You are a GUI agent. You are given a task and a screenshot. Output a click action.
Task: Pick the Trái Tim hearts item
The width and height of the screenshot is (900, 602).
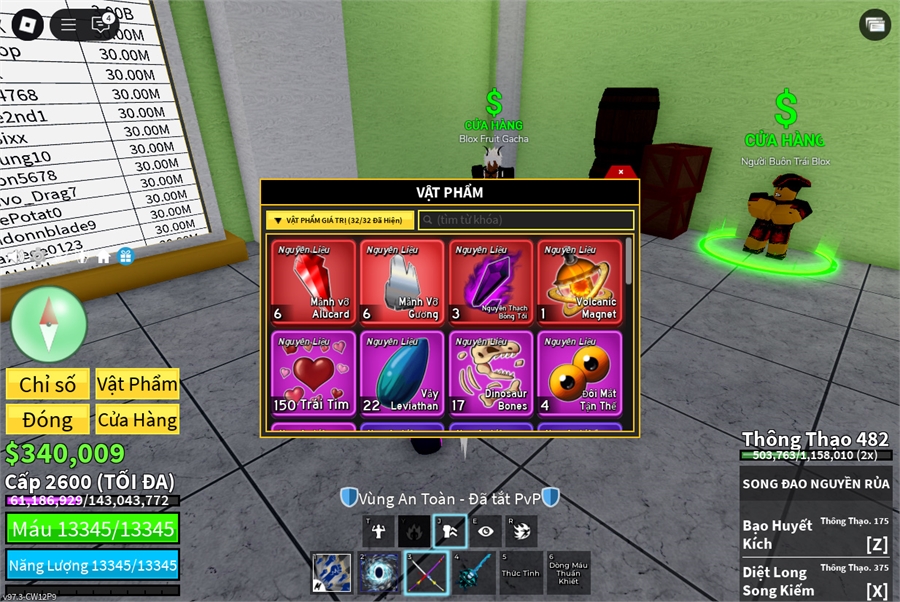pos(313,373)
